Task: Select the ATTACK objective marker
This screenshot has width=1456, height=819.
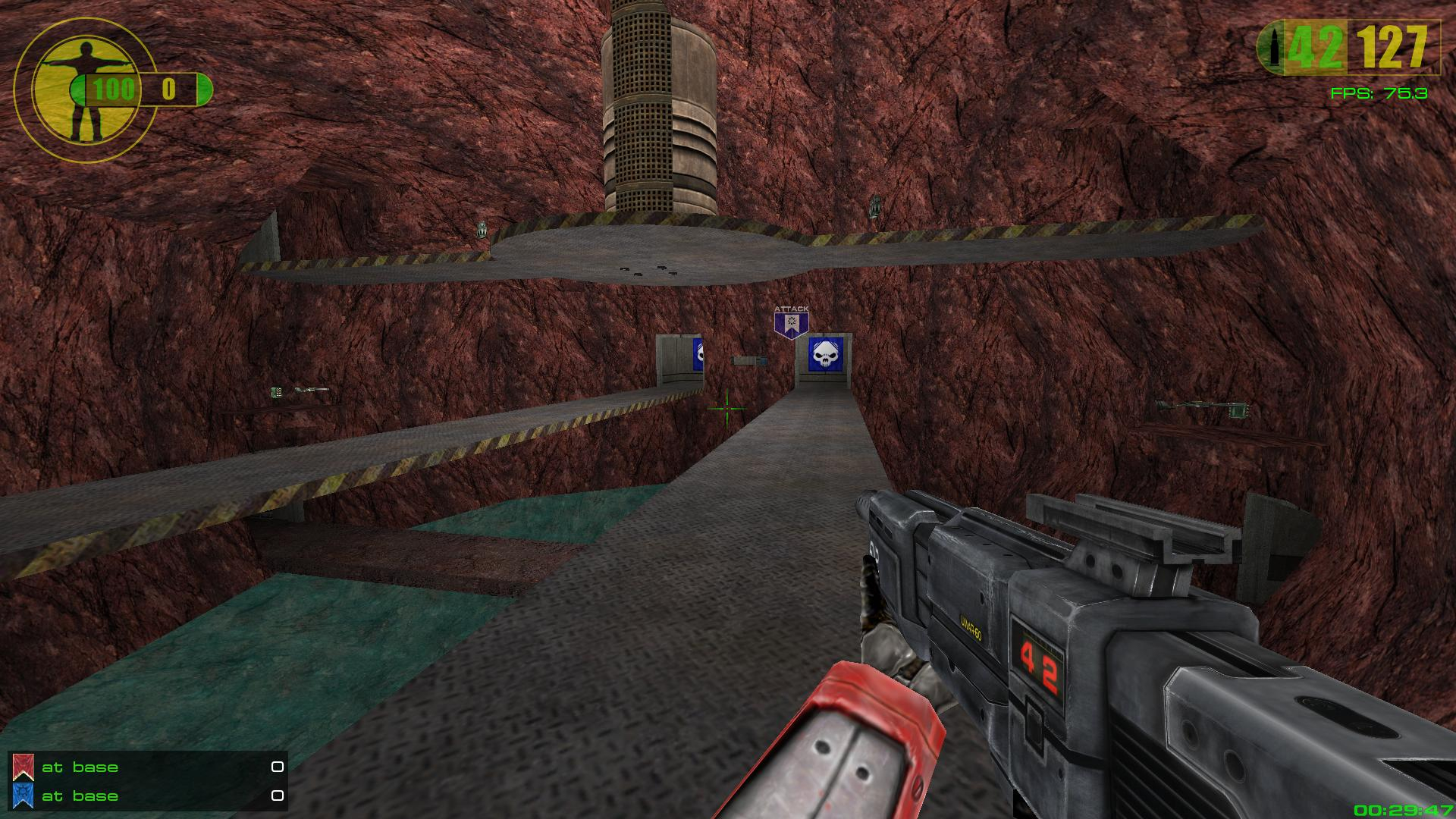Action: point(791,322)
